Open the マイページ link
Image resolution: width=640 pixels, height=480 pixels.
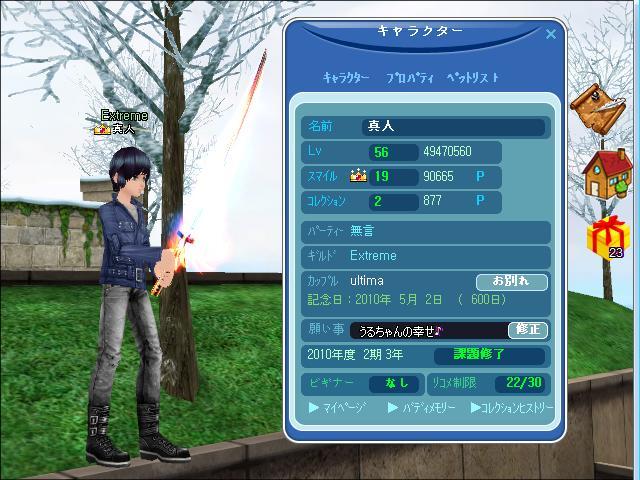point(338,408)
